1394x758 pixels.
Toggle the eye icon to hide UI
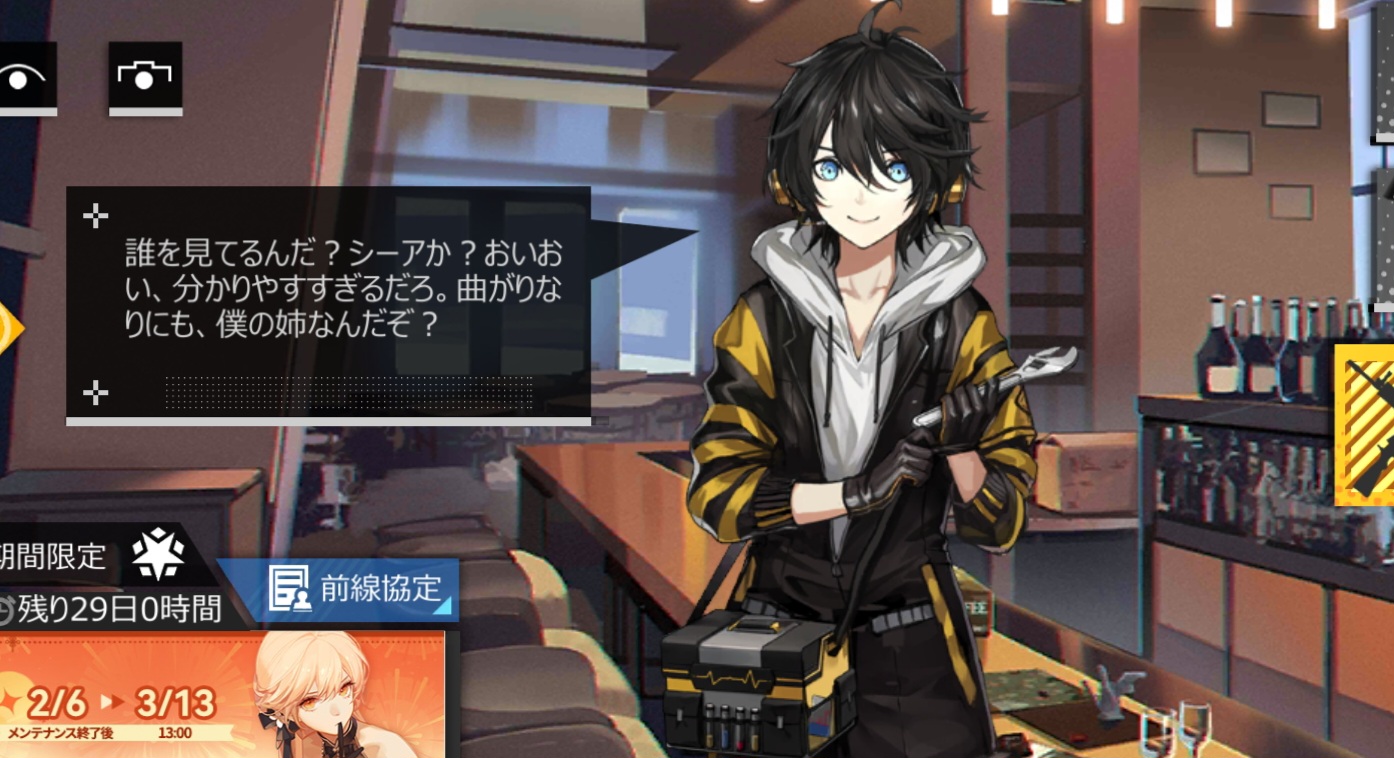point(24,77)
